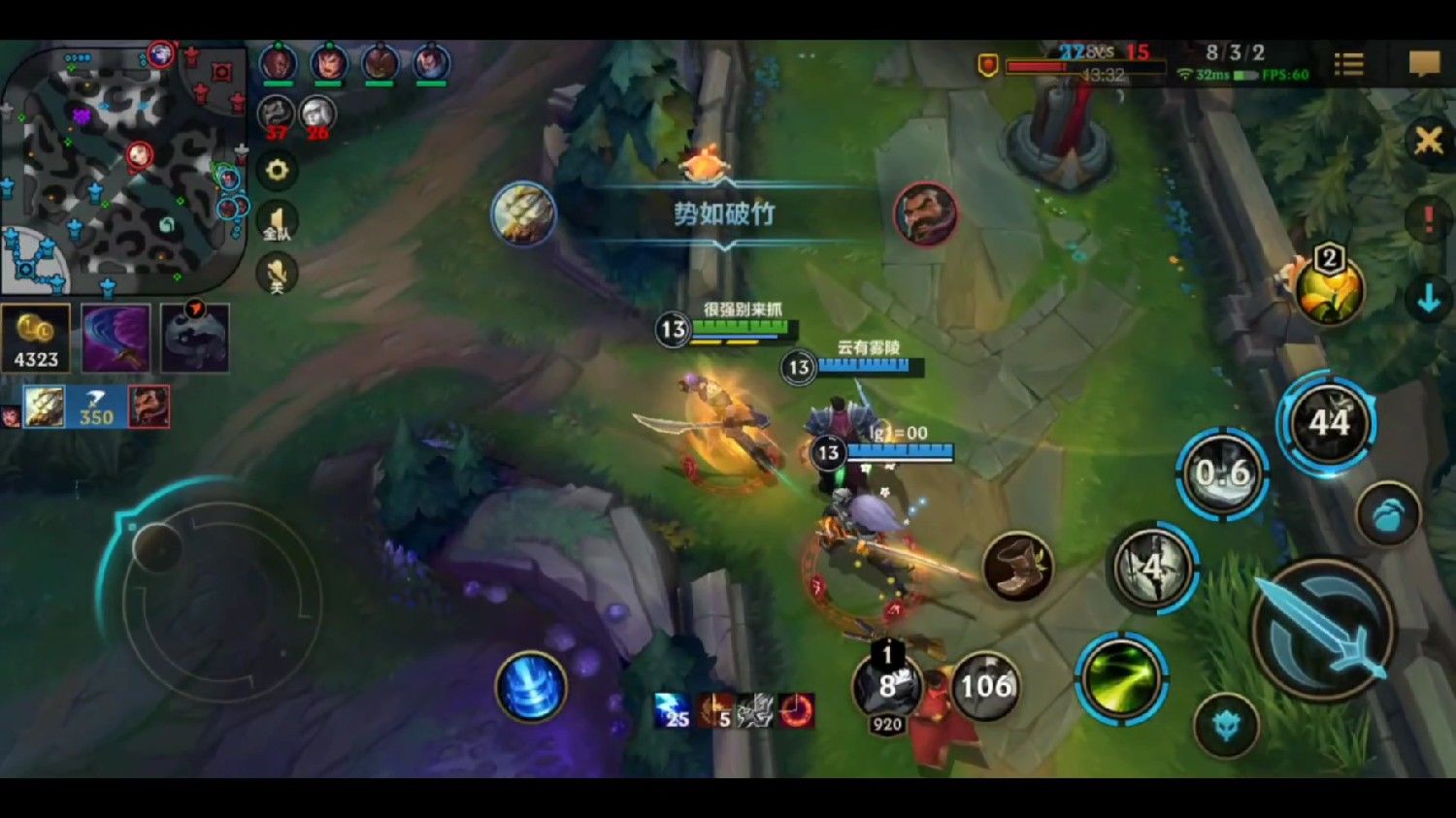
Task: Use the yellow fruit item with 2 charges
Action: tap(1328, 288)
